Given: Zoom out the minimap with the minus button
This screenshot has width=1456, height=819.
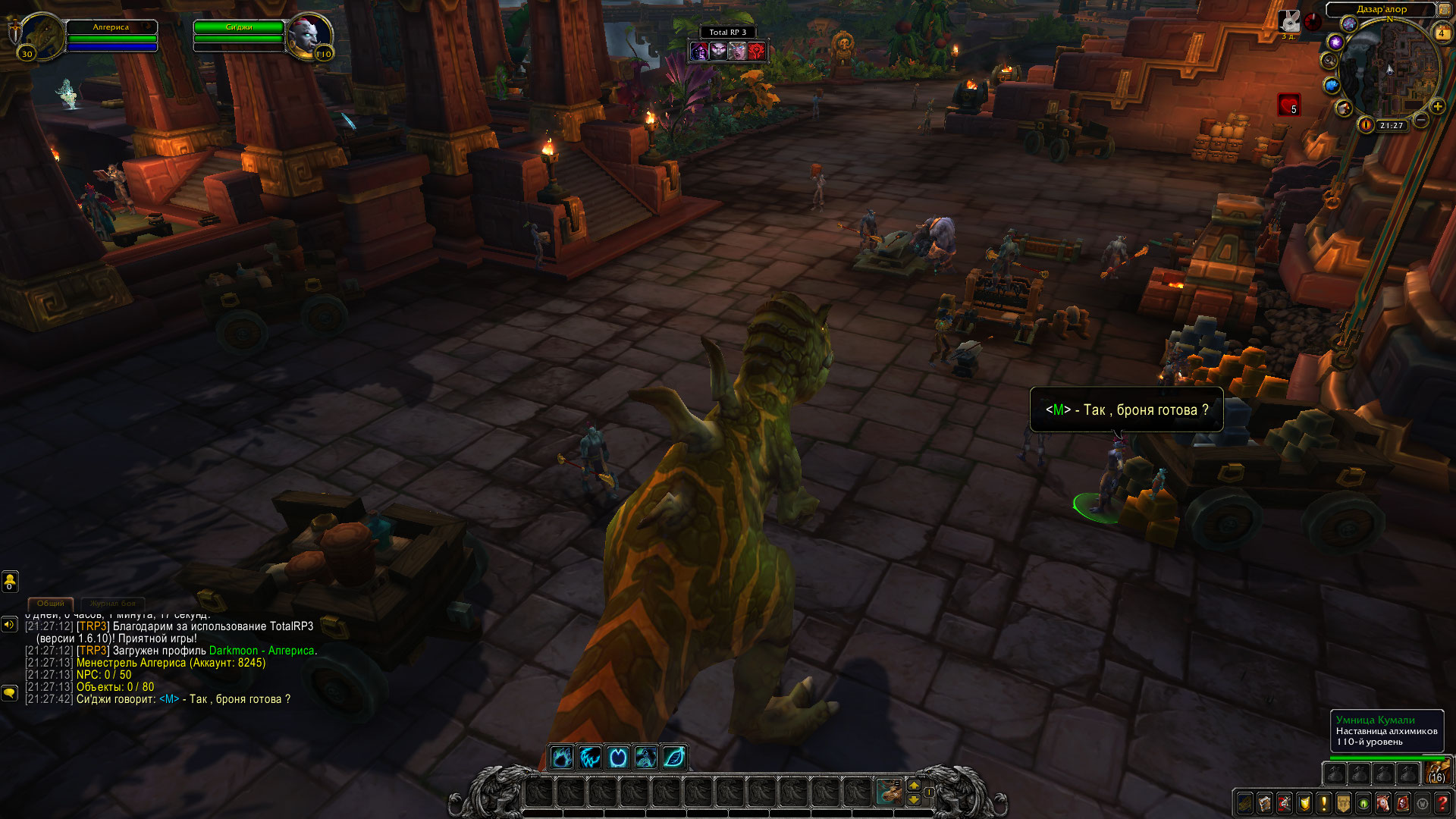Looking at the screenshot, I should pos(1421,120).
